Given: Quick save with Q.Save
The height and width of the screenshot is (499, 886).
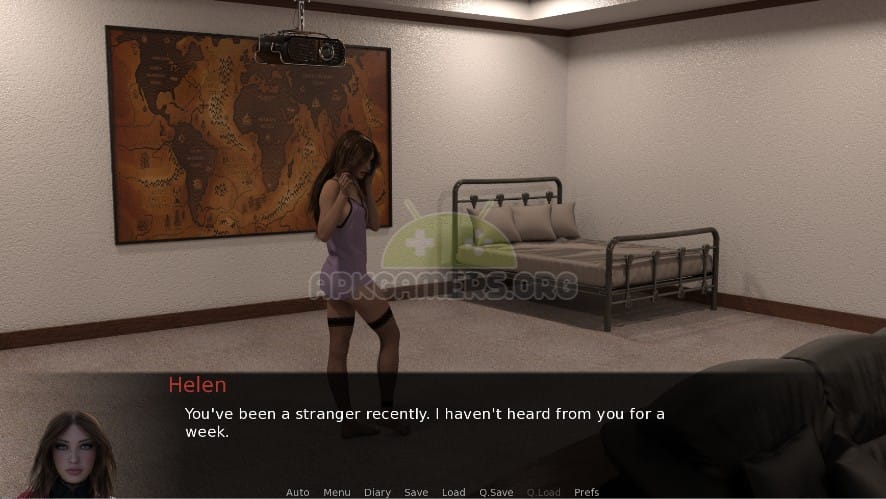Looking at the screenshot, I should [496, 492].
